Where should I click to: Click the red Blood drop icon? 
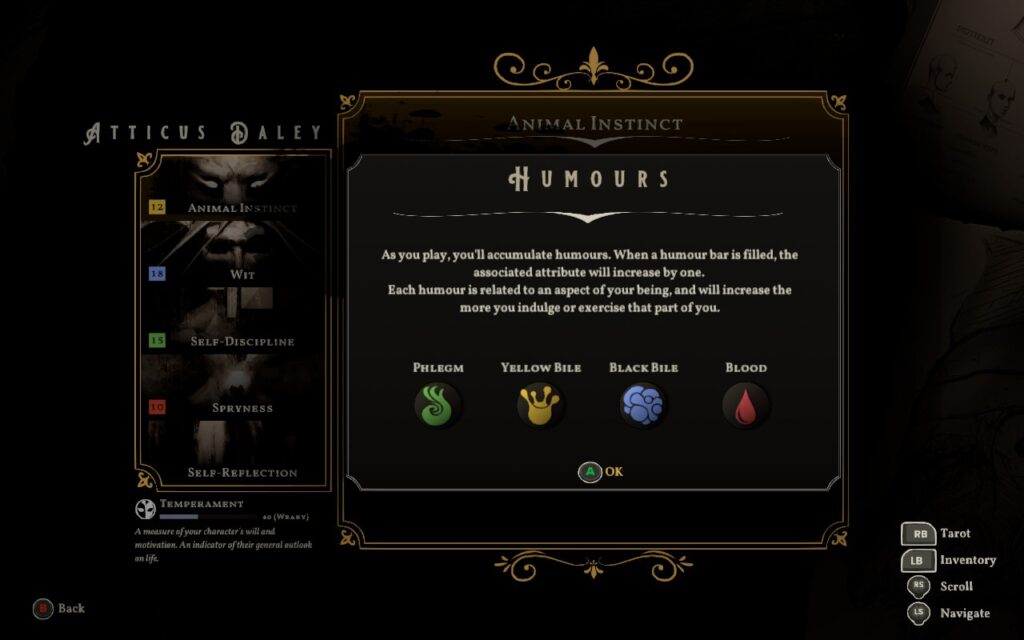[x=746, y=406]
